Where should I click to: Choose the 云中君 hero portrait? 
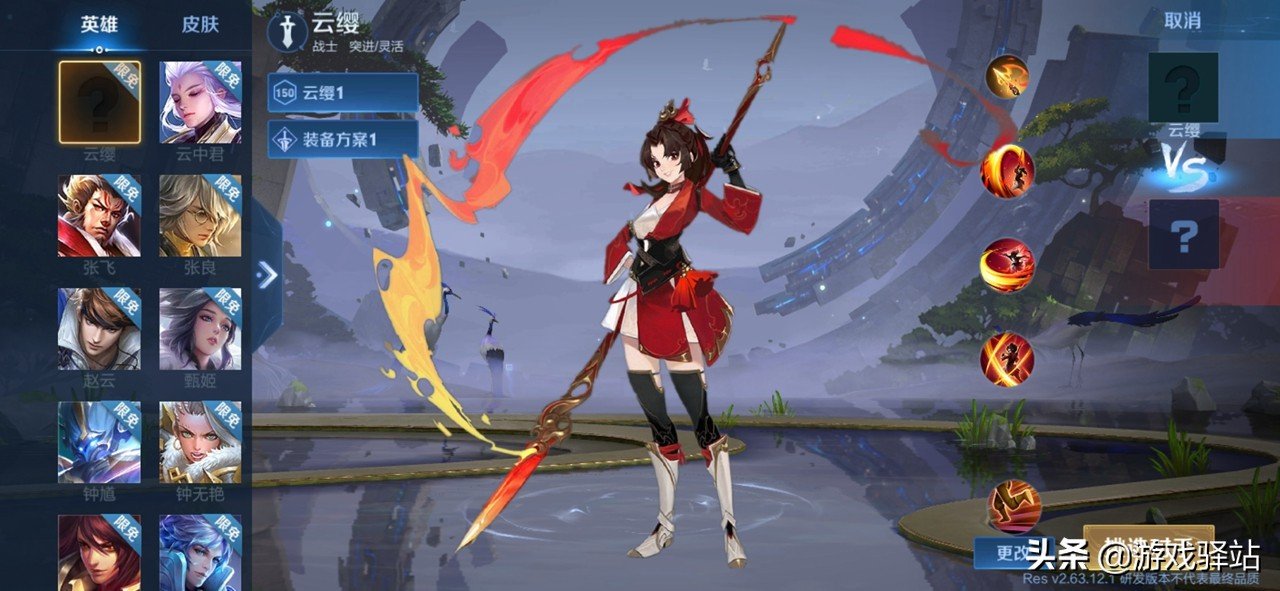tap(200, 102)
